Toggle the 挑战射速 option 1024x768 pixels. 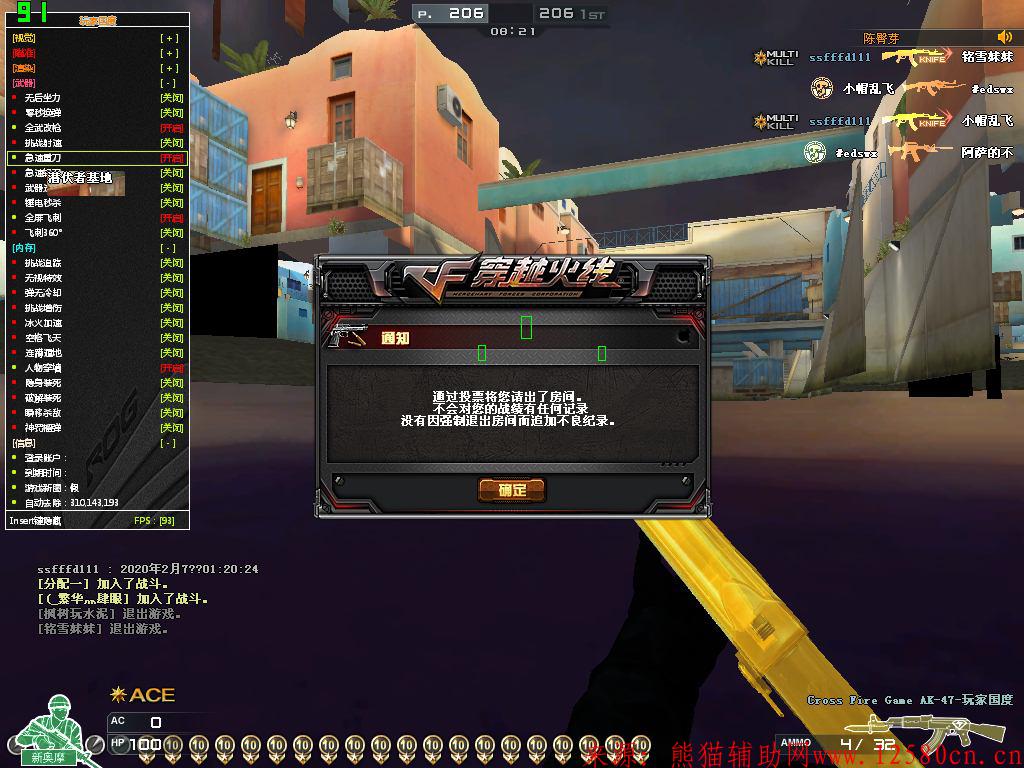pyautogui.click(x=171, y=143)
